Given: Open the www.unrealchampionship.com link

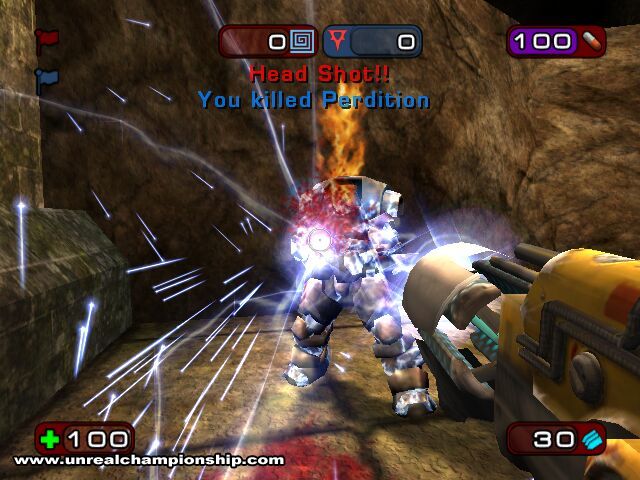Looking at the screenshot, I should point(149,461).
